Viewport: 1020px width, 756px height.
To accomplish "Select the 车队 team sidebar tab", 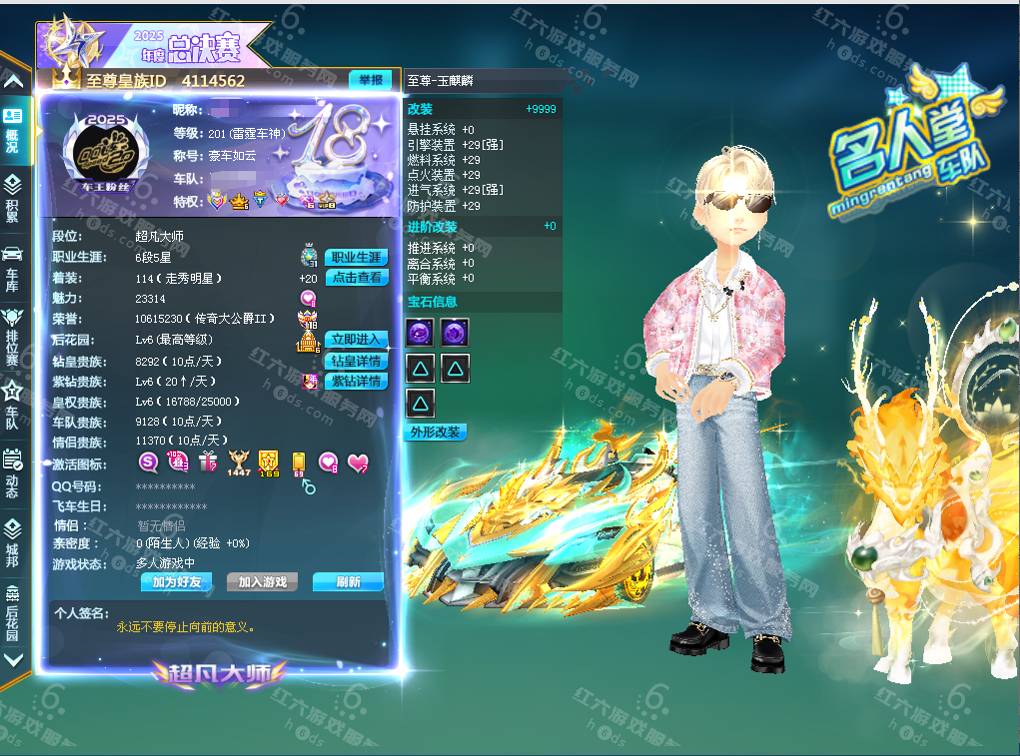I will (12, 398).
